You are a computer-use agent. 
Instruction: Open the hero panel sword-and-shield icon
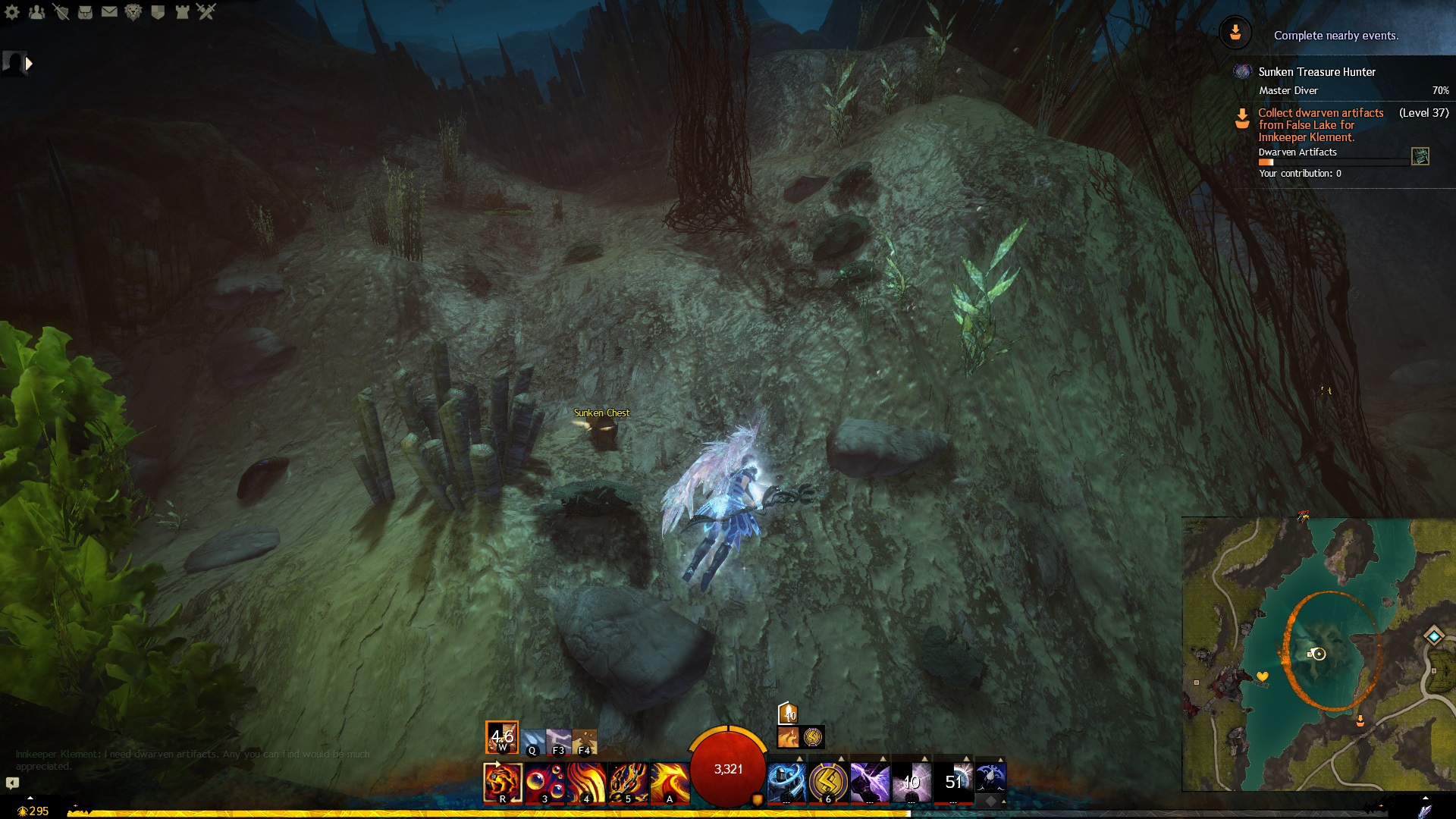click(x=61, y=12)
